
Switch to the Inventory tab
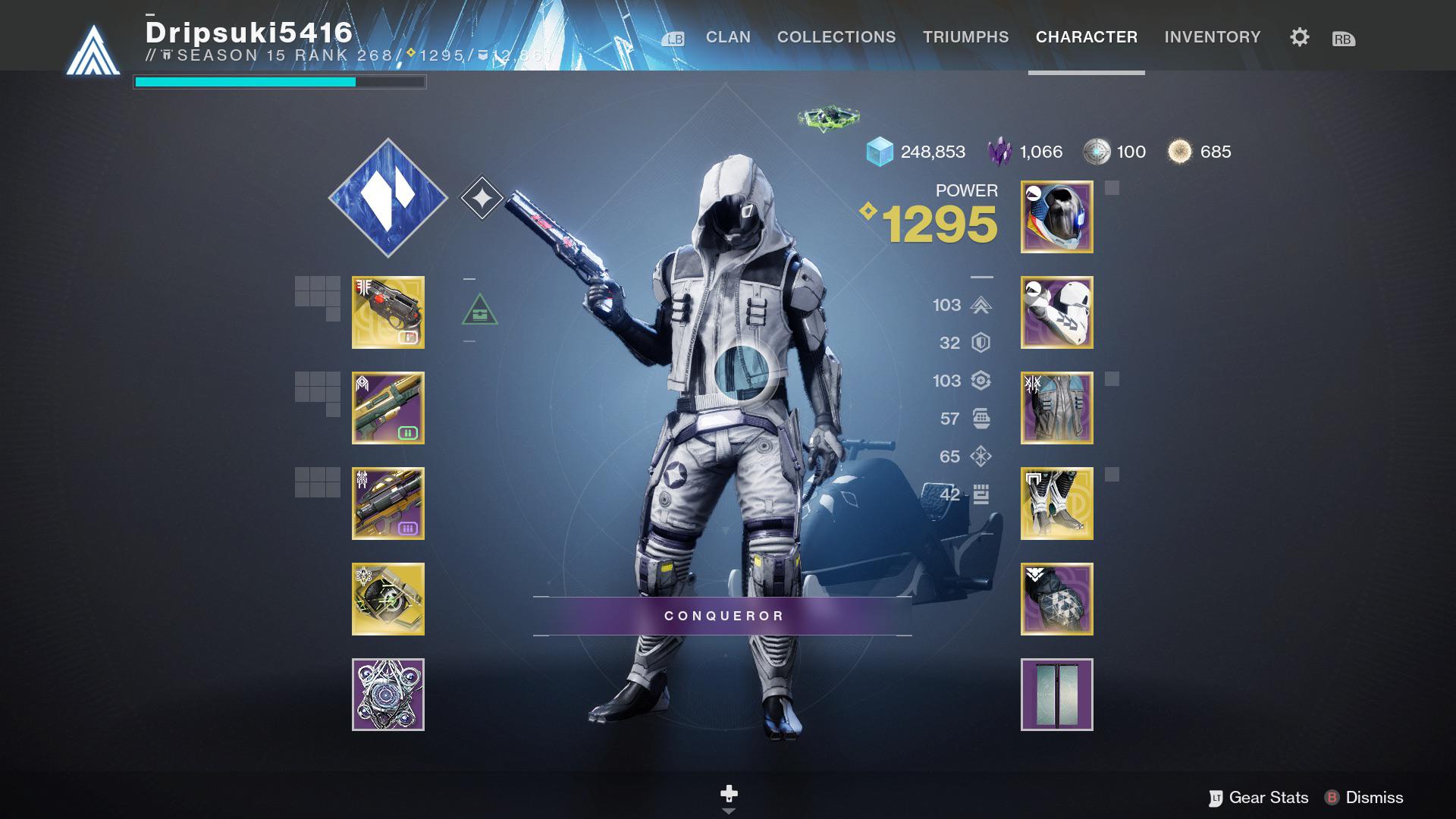(x=1213, y=37)
